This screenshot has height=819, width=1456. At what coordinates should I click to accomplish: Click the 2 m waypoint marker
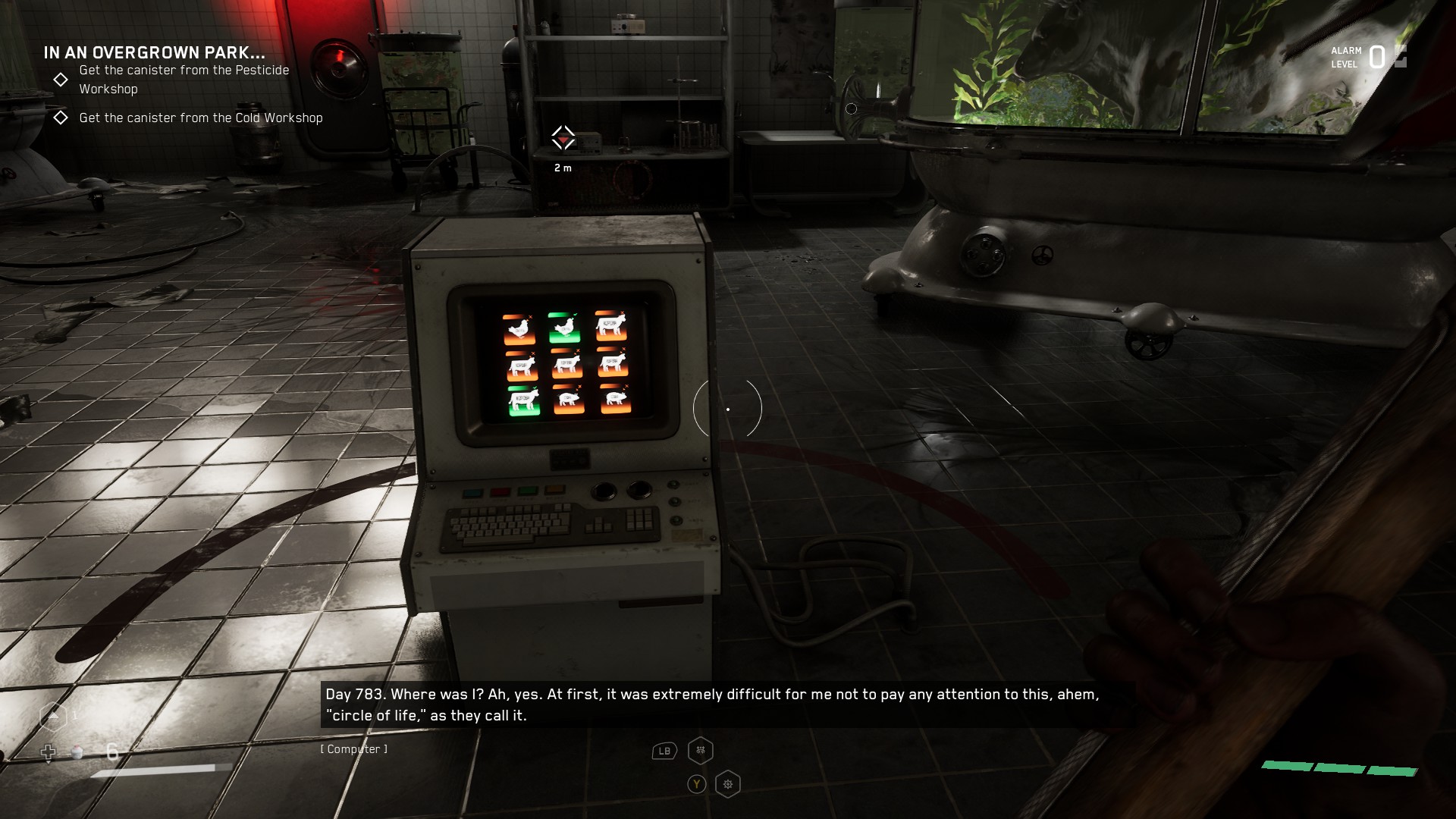(563, 138)
